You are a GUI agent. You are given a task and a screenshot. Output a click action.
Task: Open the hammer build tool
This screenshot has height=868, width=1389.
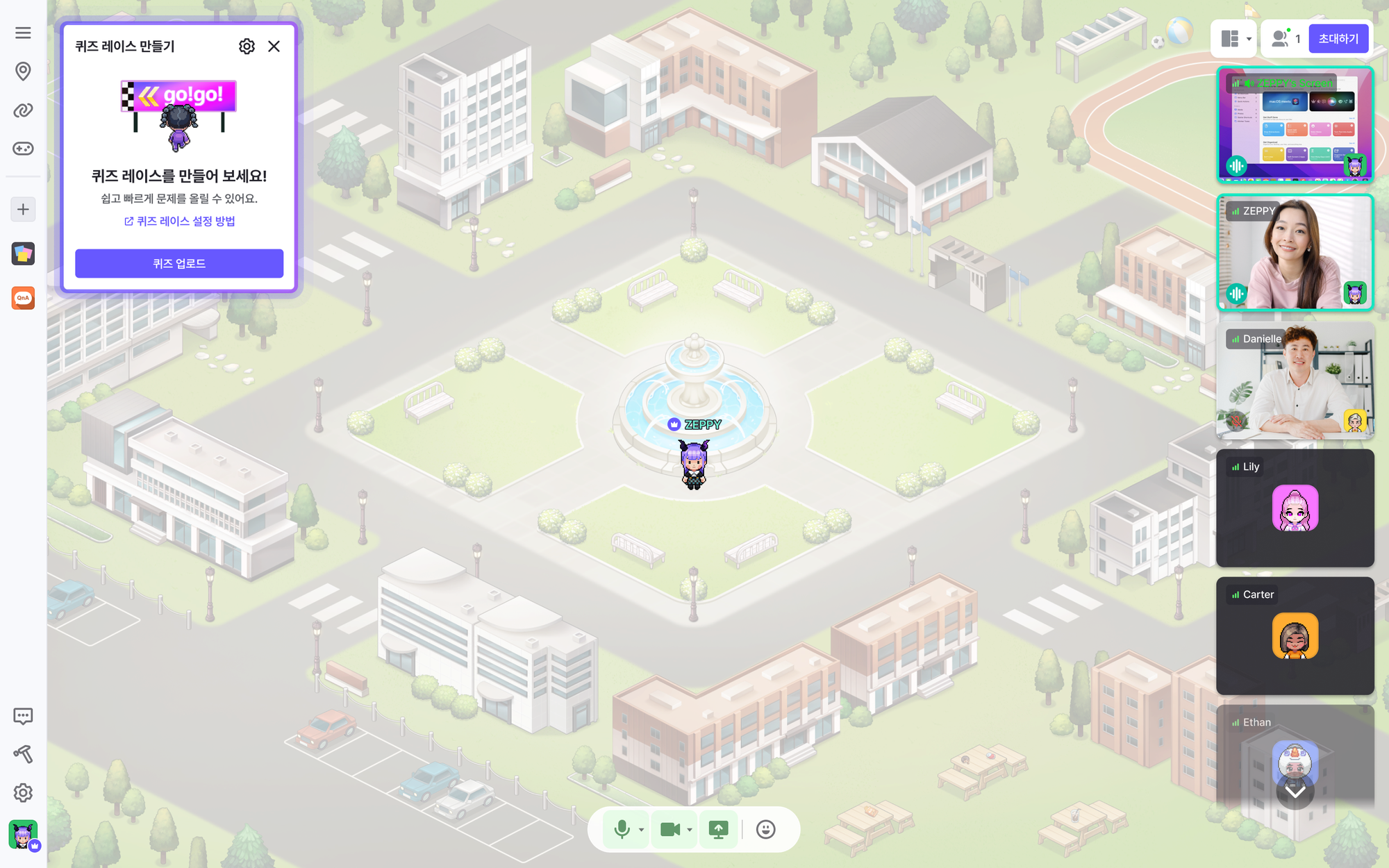point(23,754)
